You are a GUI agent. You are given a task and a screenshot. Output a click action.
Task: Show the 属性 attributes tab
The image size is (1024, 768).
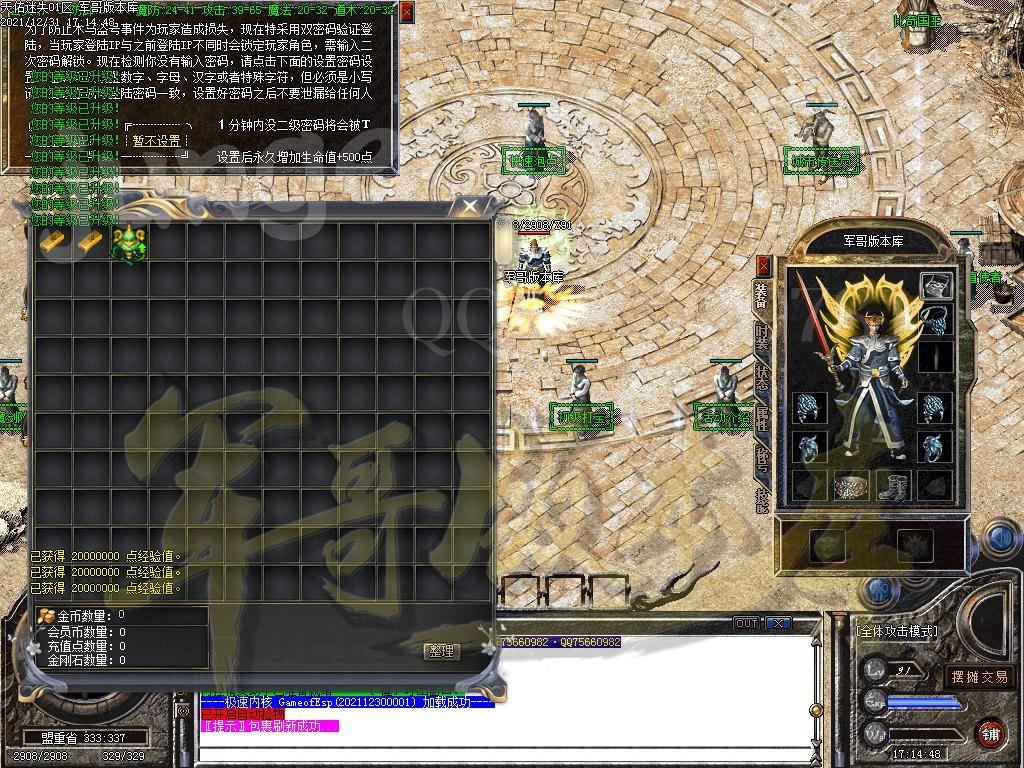click(x=763, y=420)
